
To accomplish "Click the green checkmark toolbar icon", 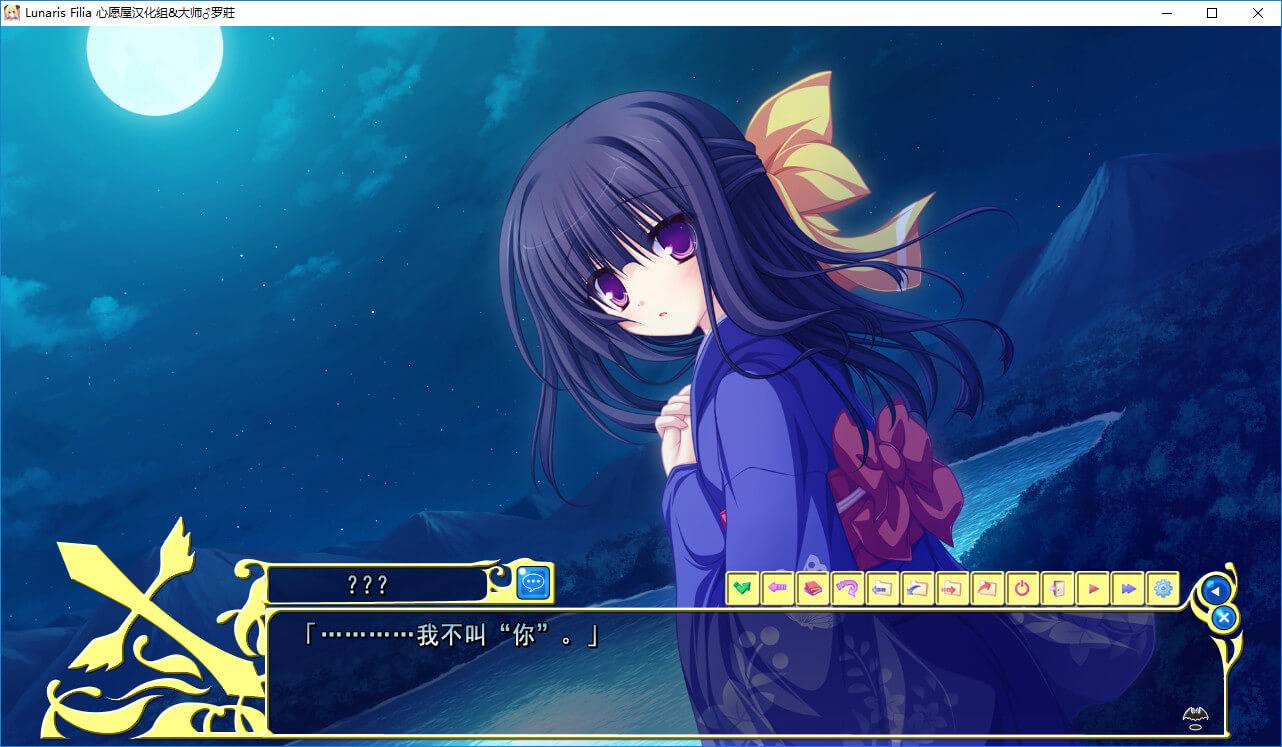I will [742, 588].
